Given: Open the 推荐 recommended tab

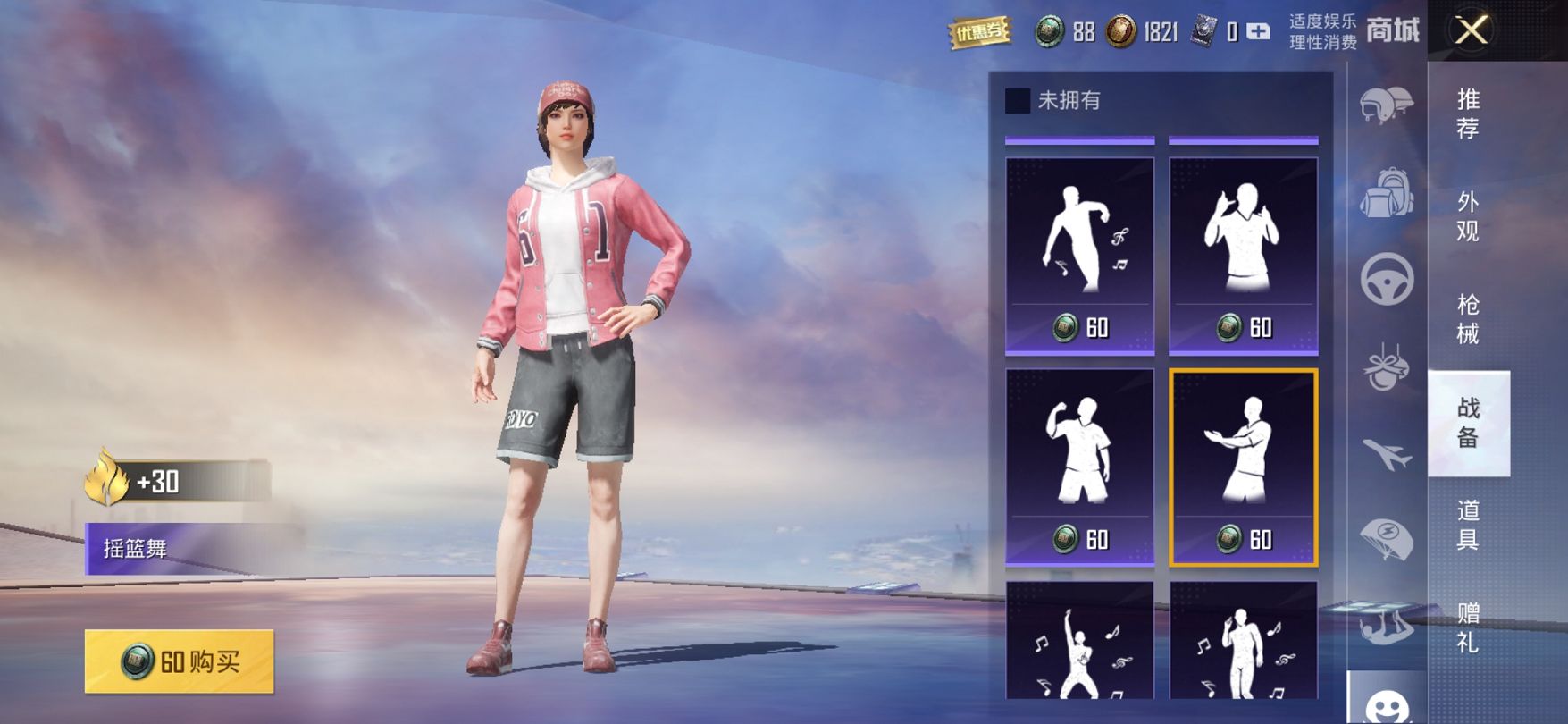Looking at the screenshot, I should click(1468, 114).
